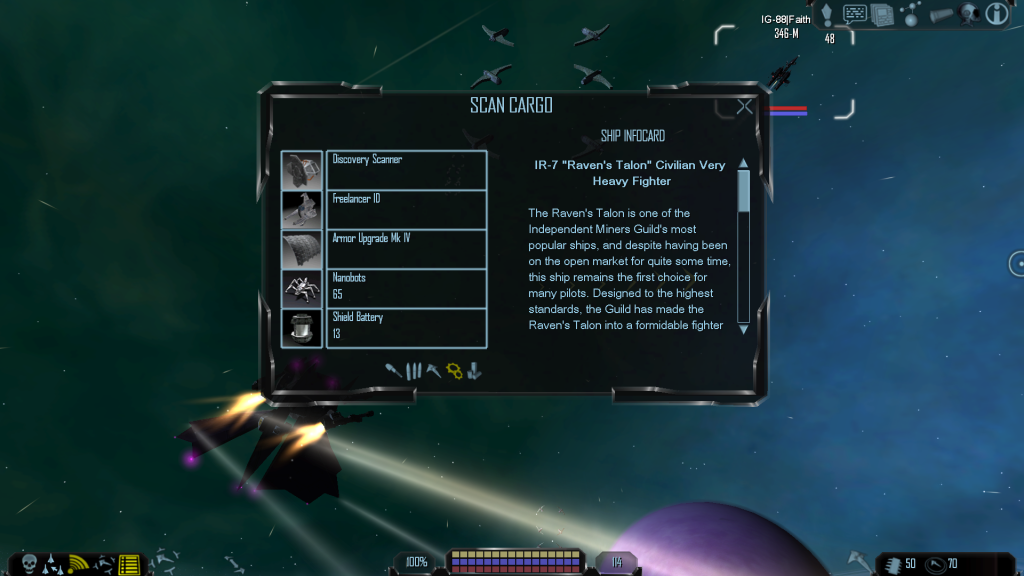This screenshot has width=1024, height=576.
Task: Open the navigation map molecule icon
Action: click(x=910, y=14)
